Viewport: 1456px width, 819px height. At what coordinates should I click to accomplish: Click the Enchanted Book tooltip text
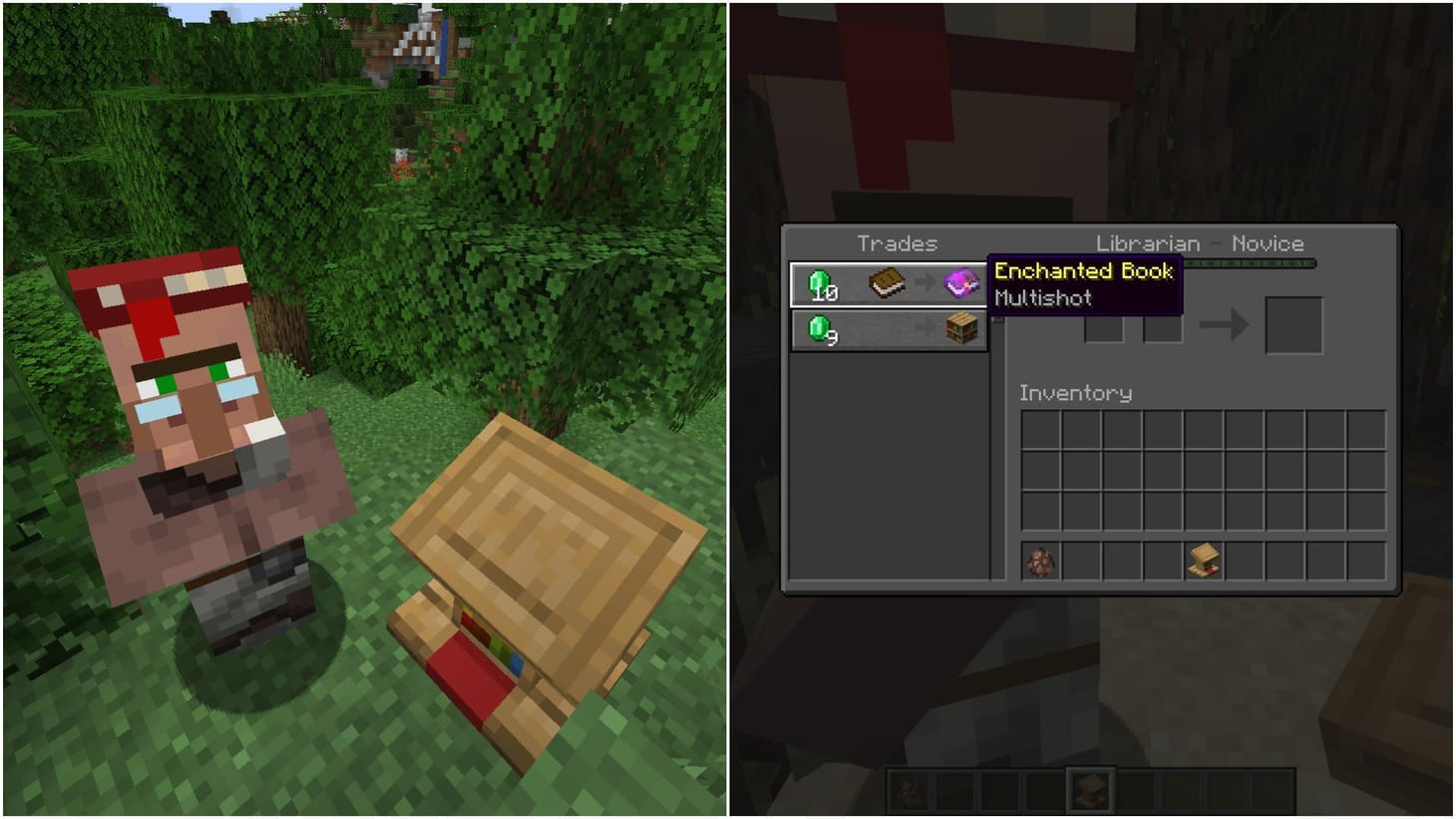pyautogui.click(x=1082, y=270)
